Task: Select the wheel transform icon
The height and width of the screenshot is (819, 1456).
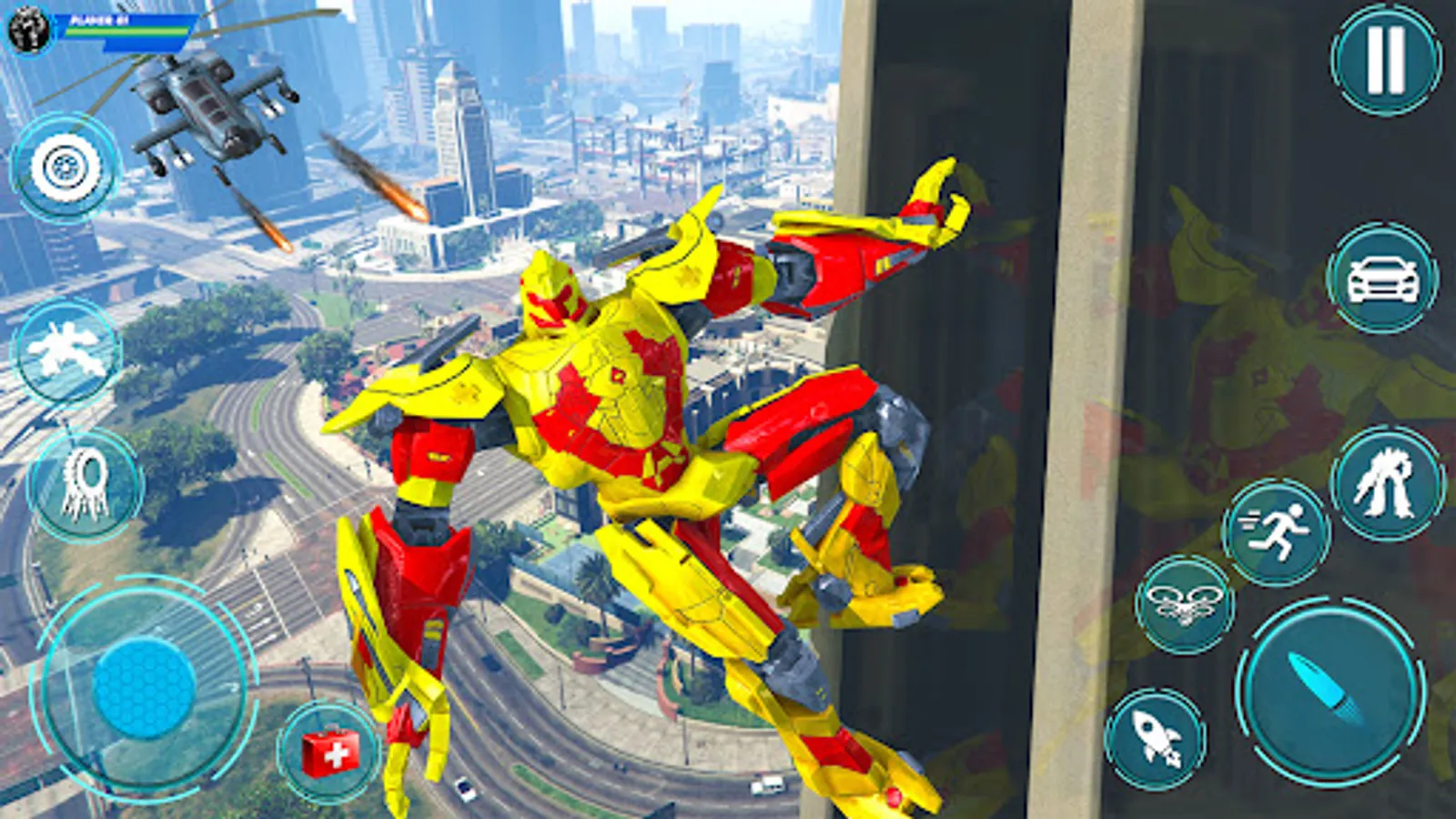Action: tap(64, 168)
